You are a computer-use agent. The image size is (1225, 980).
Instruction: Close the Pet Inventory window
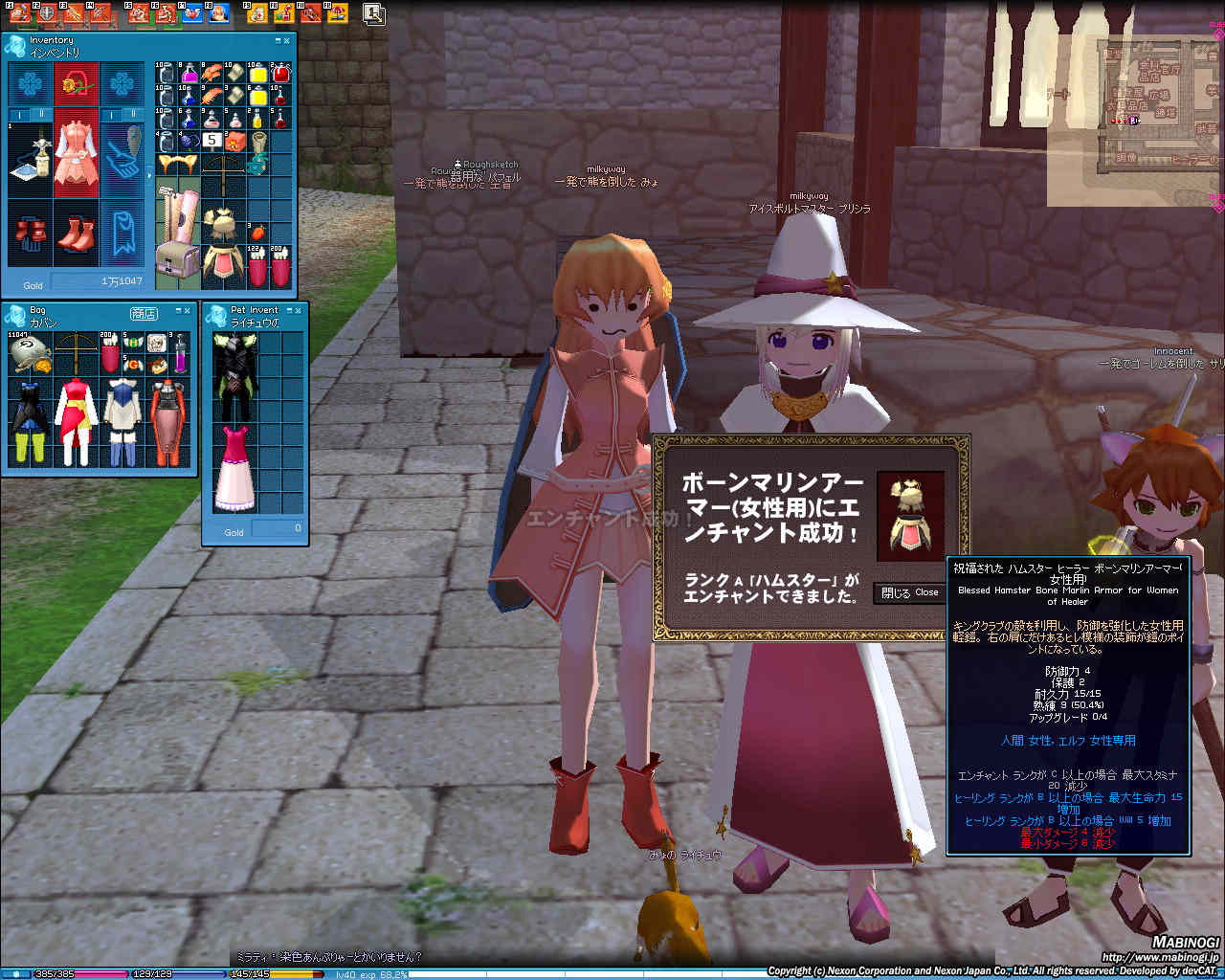pyautogui.click(x=299, y=310)
